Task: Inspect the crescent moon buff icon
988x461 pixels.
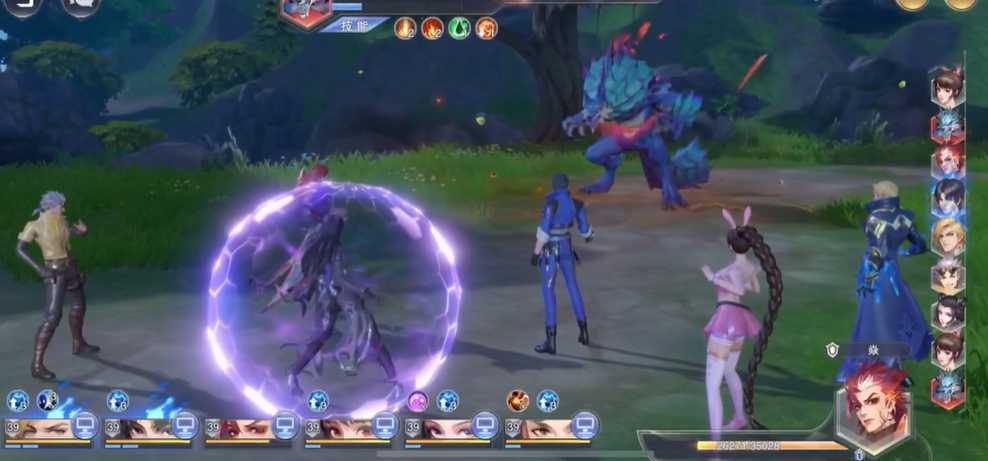Action: pyautogui.click(x=47, y=401)
